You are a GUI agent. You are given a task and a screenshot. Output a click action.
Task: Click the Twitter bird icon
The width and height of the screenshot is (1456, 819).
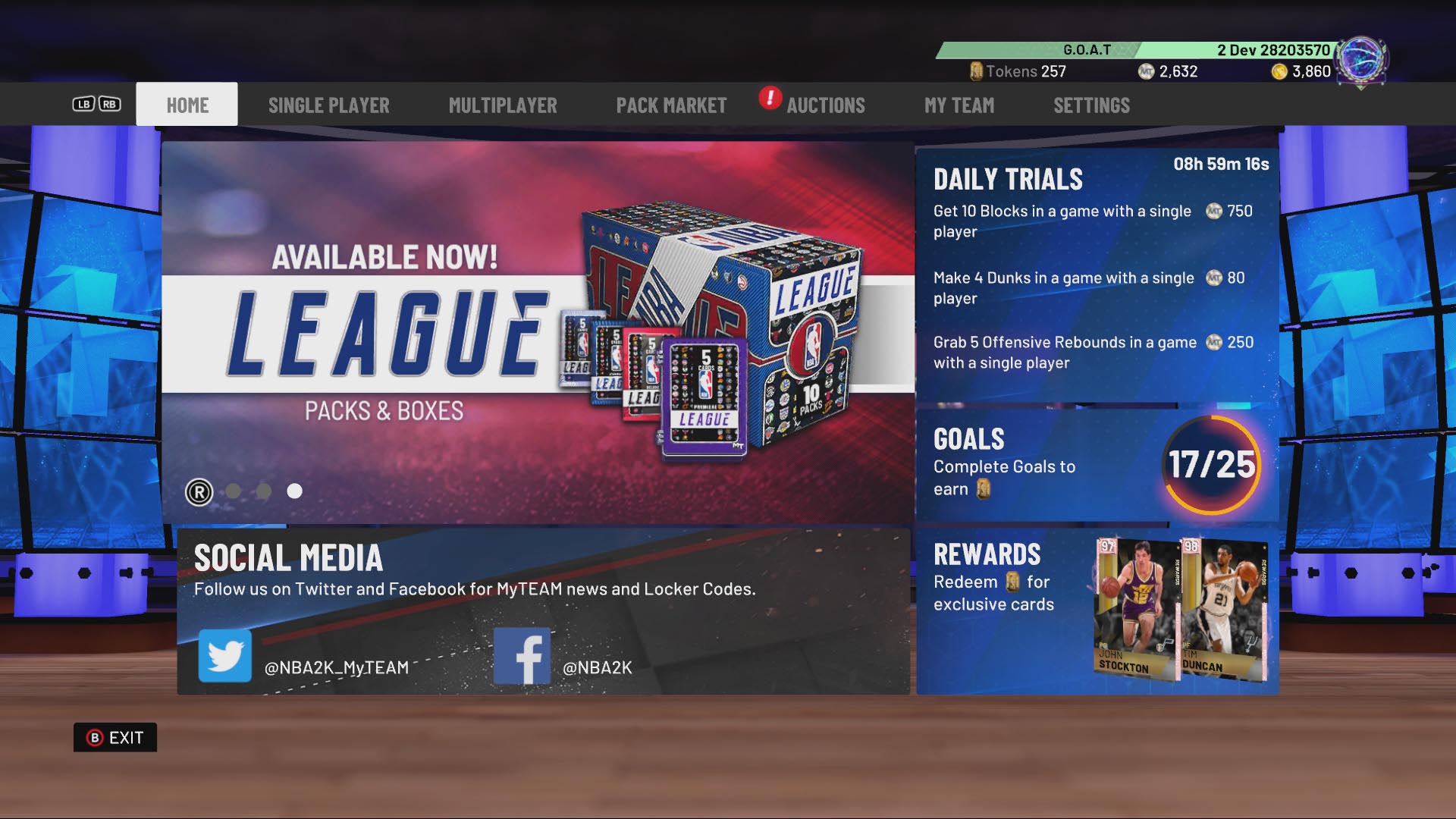[x=225, y=654]
